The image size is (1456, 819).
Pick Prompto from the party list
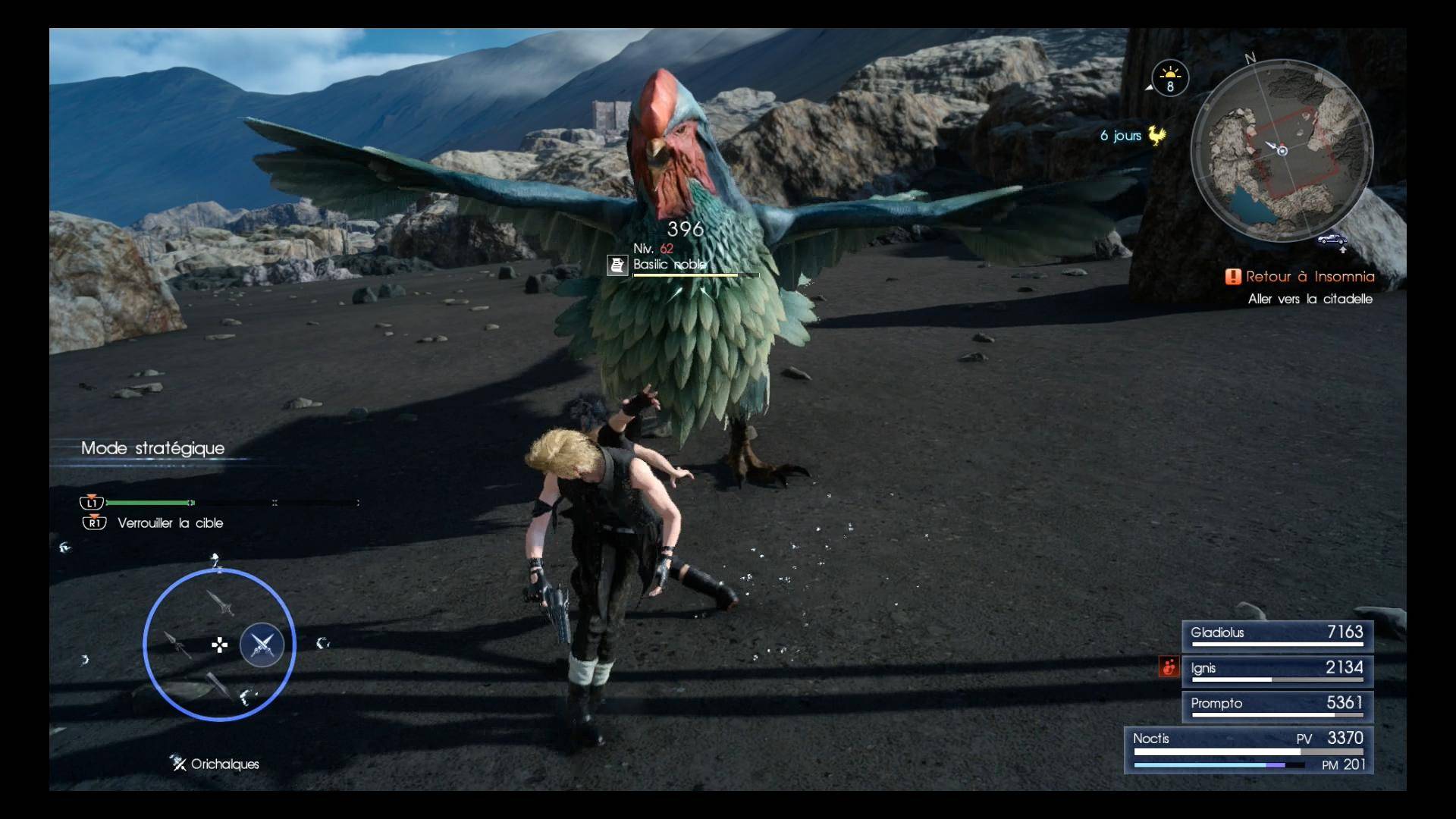click(x=1277, y=705)
